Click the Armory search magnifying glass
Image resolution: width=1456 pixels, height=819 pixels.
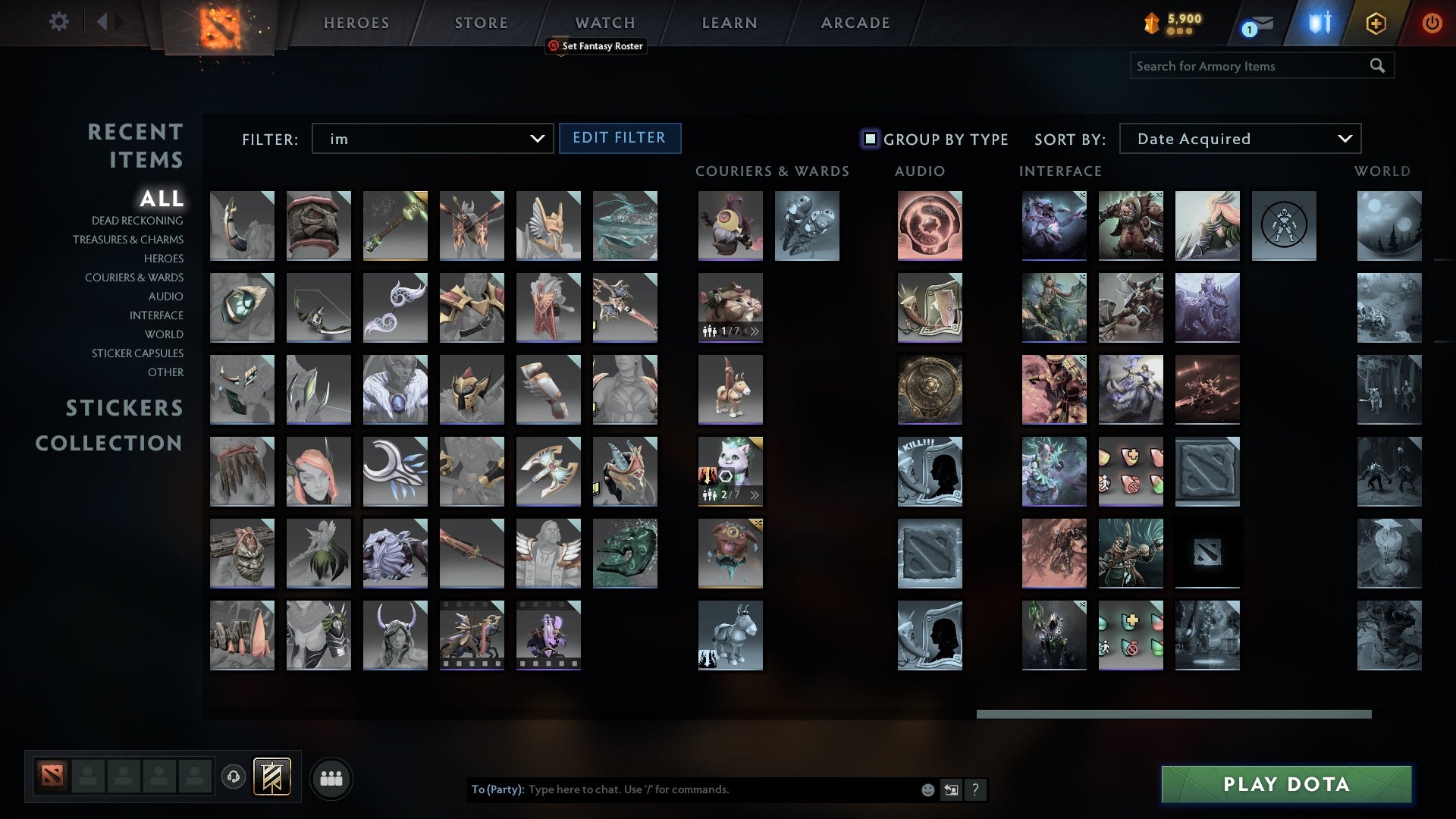tap(1378, 66)
